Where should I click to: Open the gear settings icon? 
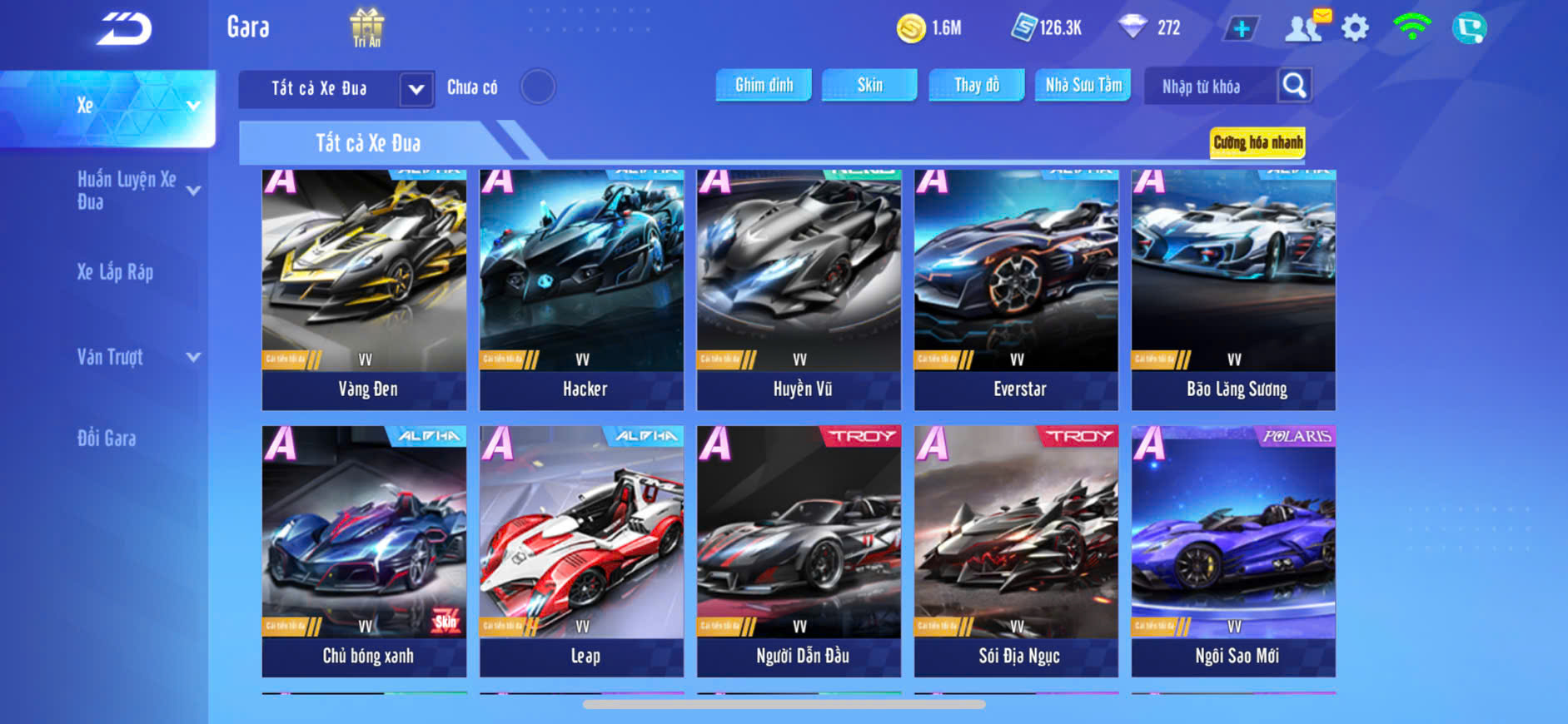pos(1355,28)
